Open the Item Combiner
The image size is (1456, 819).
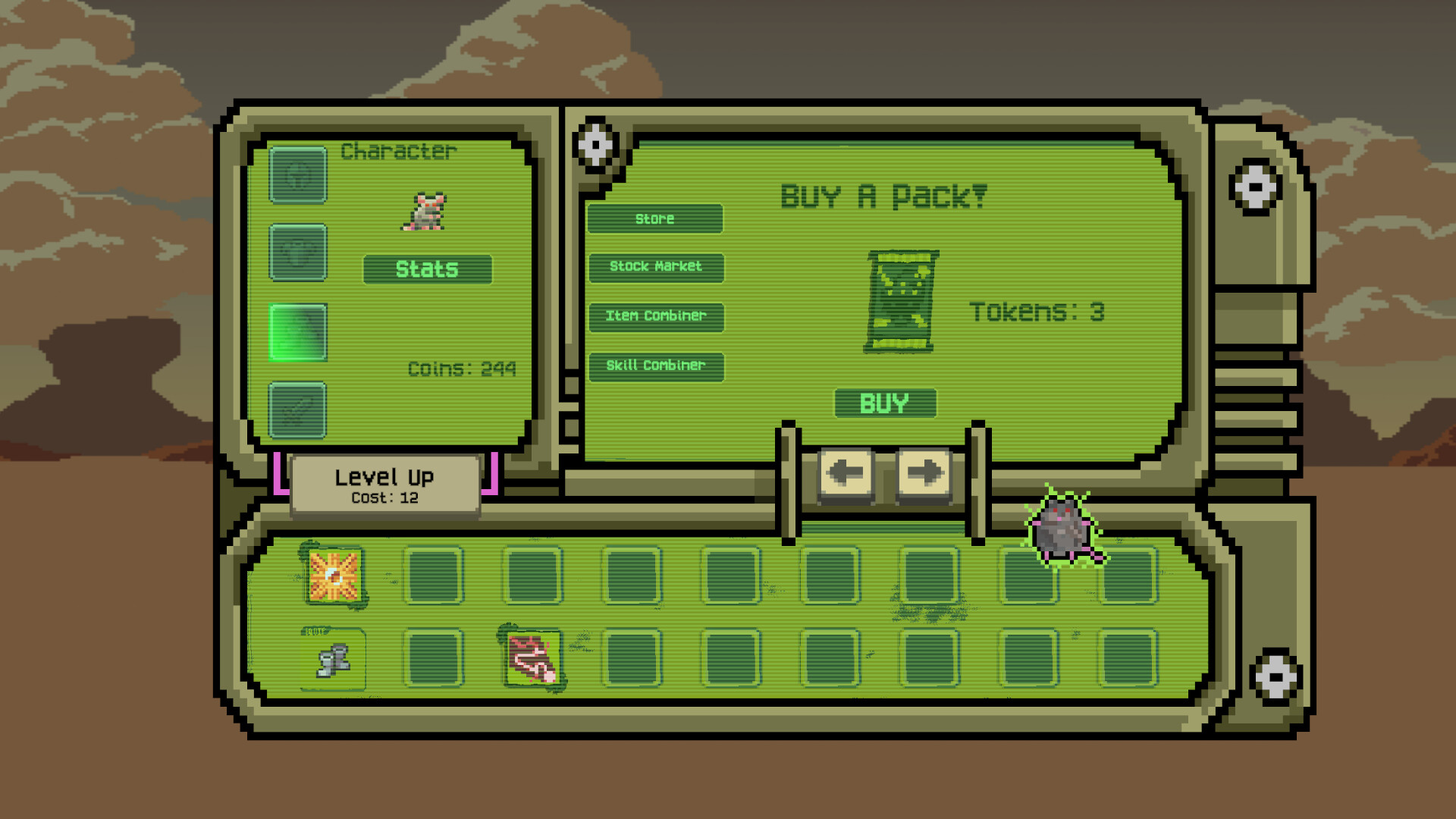tap(656, 316)
